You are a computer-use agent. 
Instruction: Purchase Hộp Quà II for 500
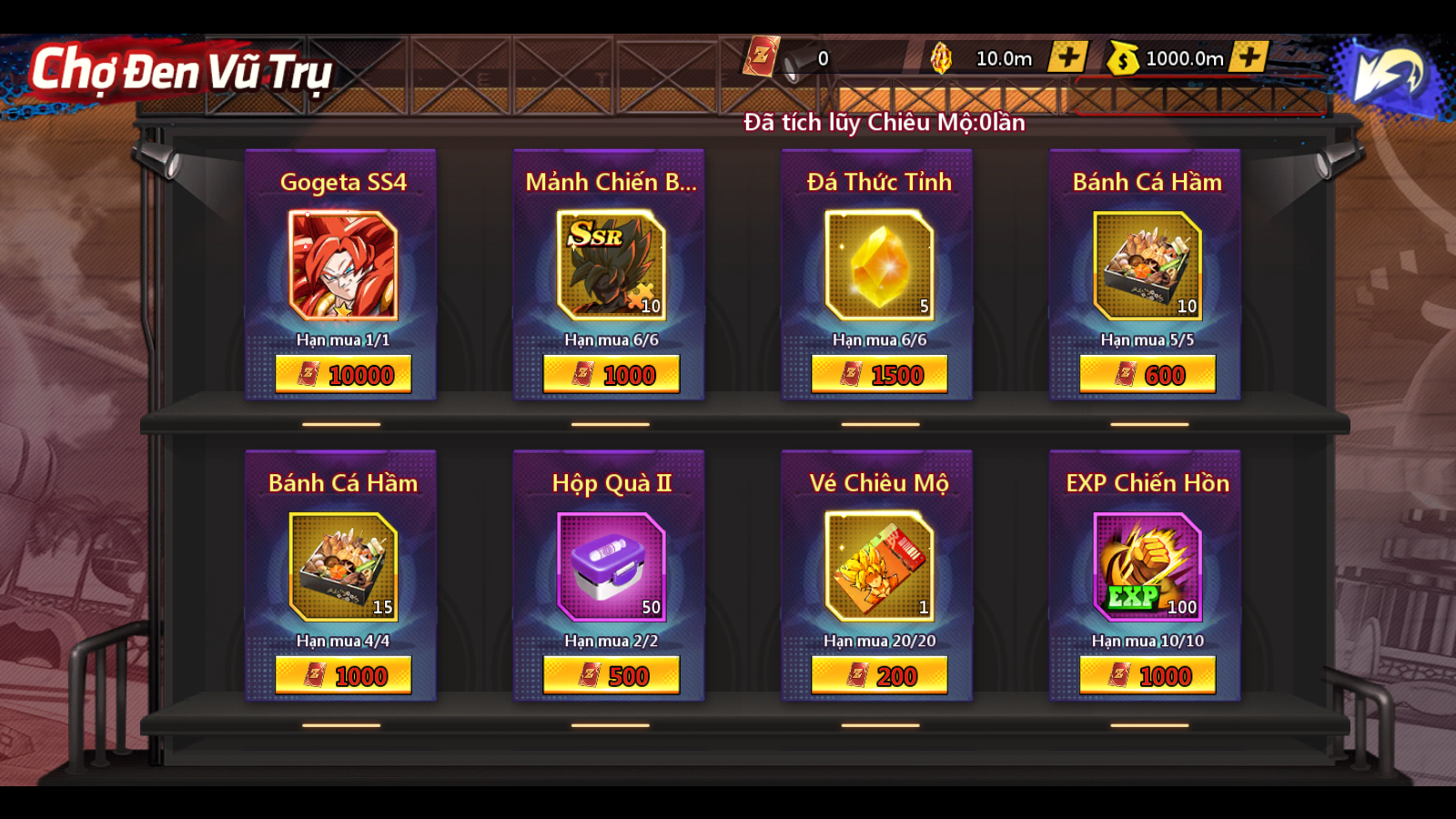point(612,675)
